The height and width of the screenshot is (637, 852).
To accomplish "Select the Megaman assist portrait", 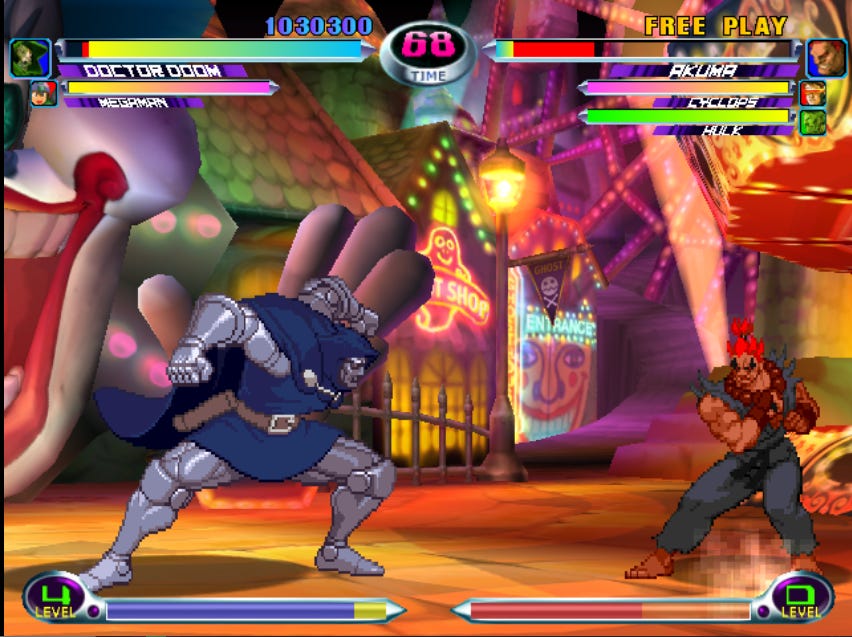I will pyautogui.click(x=43, y=94).
